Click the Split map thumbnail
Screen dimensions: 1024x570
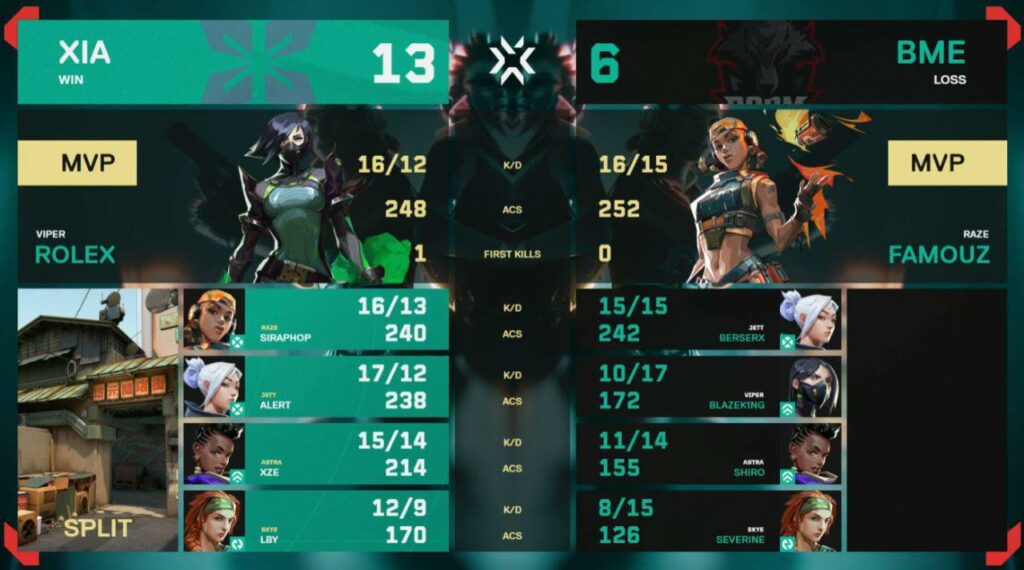pyautogui.click(x=98, y=420)
